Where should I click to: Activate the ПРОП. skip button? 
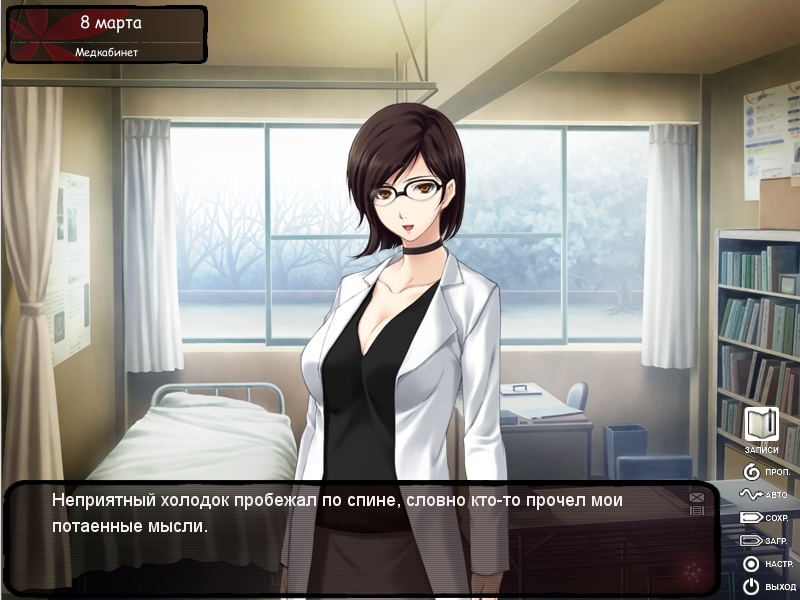coord(765,471)
